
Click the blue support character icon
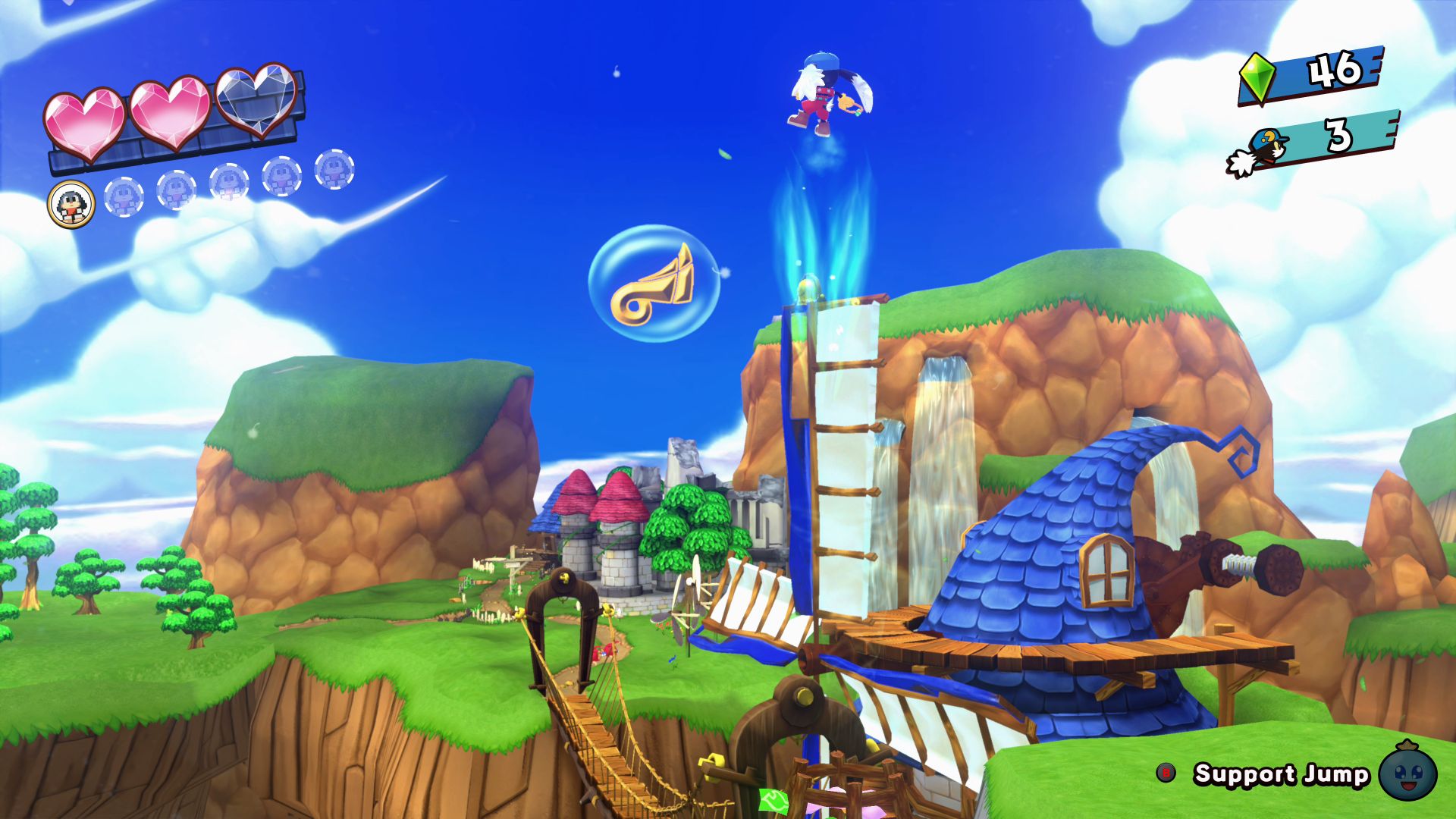click(1407, 771)
